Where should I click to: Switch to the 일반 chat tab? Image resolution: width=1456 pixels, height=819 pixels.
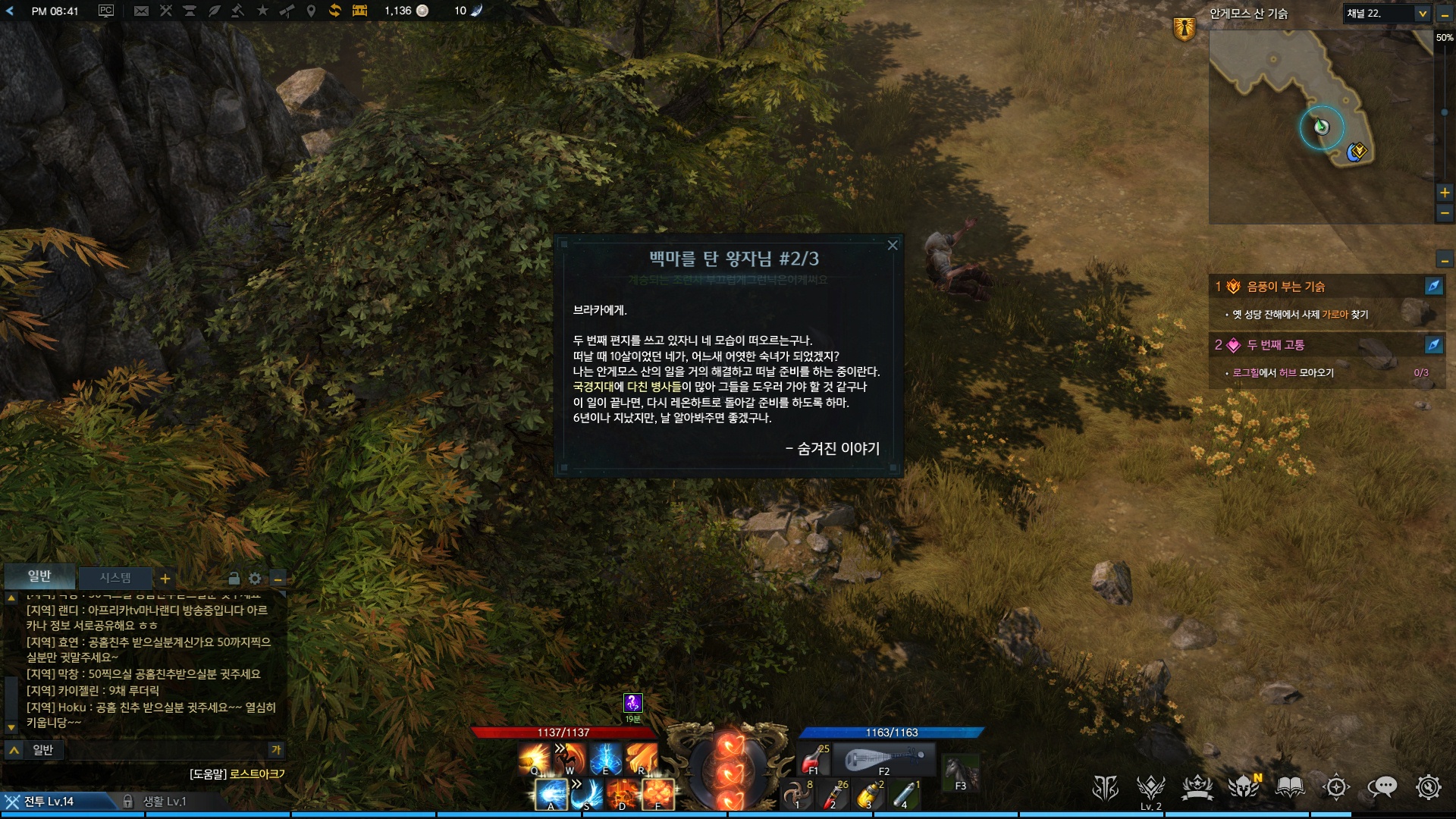[39, 576]
